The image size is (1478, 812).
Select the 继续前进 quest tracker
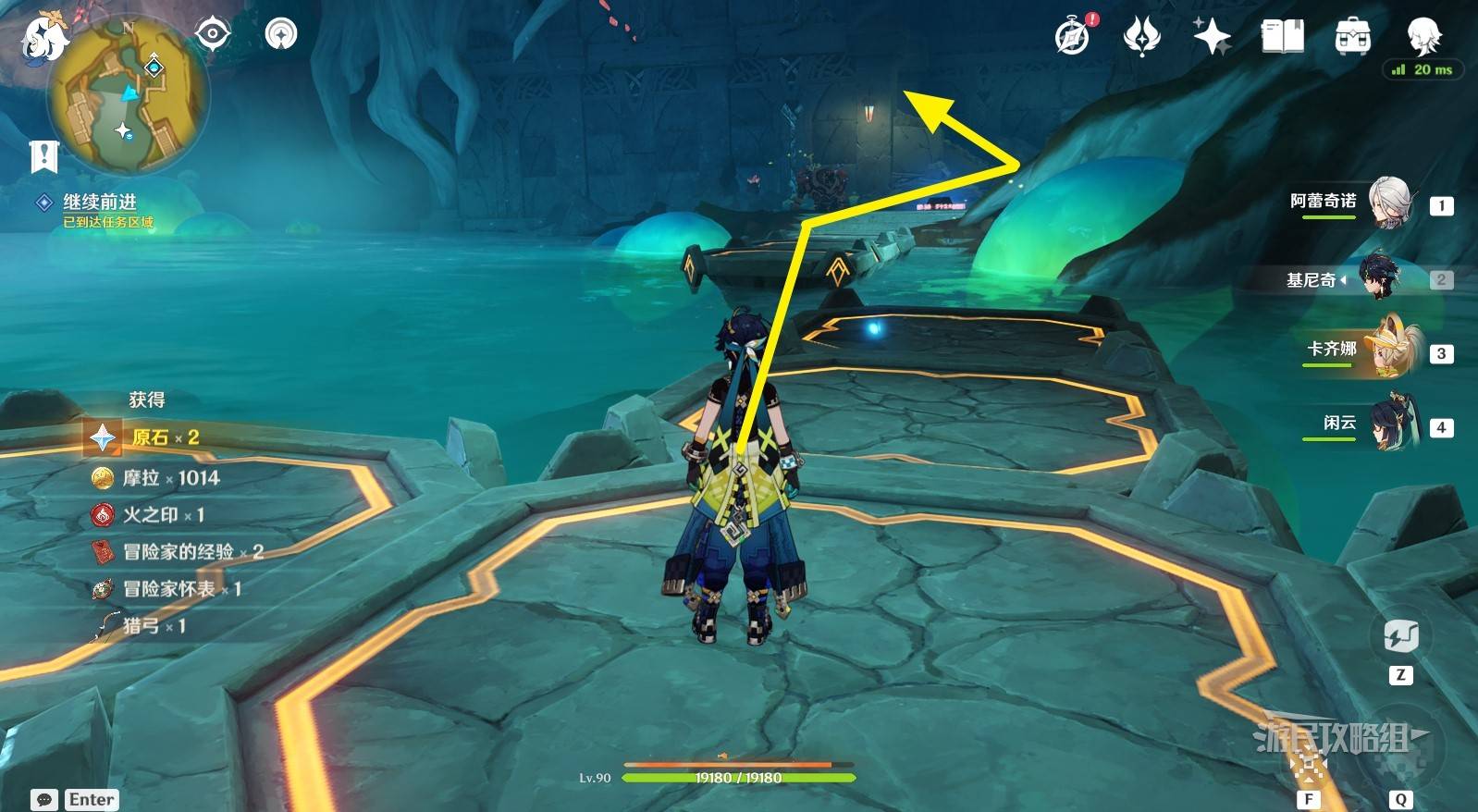99,203
